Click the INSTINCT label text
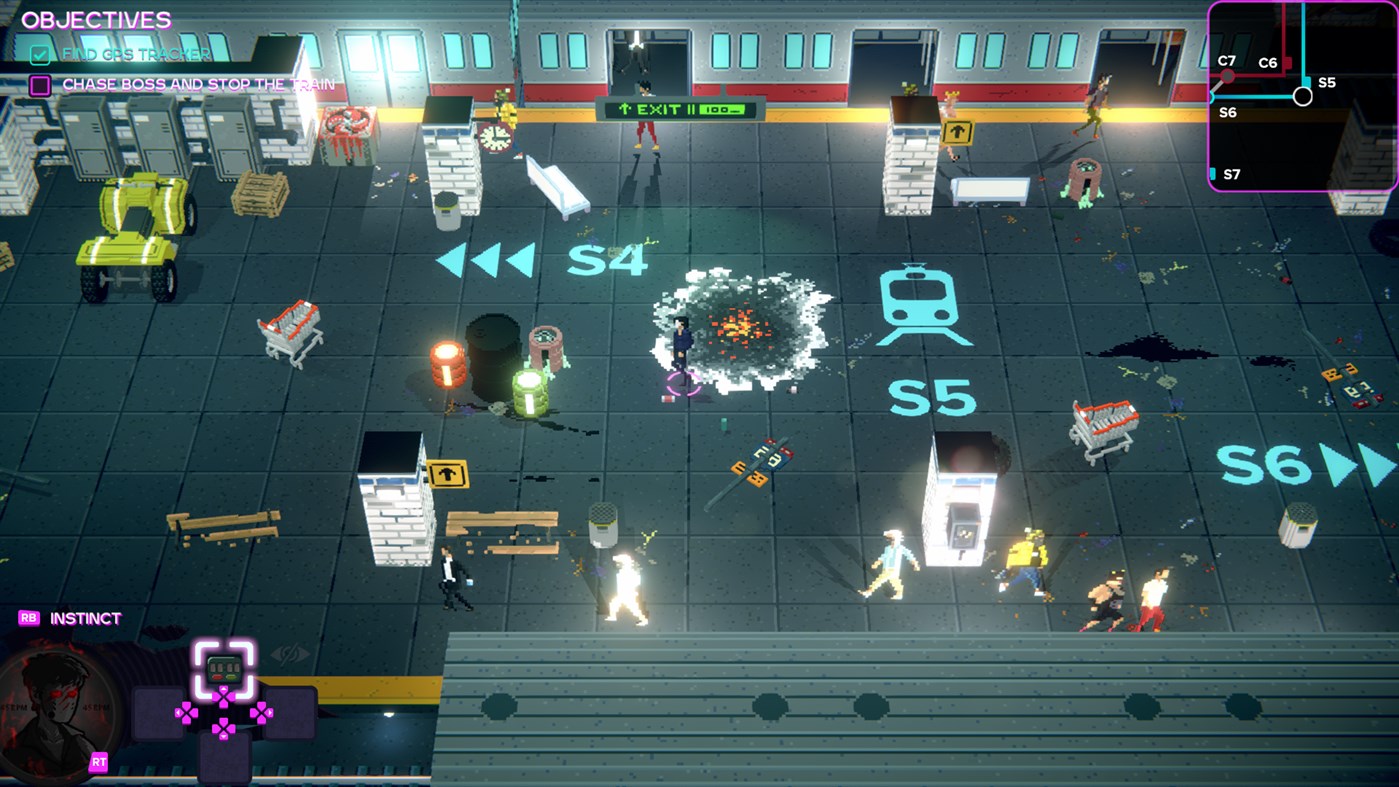The height and width of the screenshot is (787, 1399). [86, 618]
